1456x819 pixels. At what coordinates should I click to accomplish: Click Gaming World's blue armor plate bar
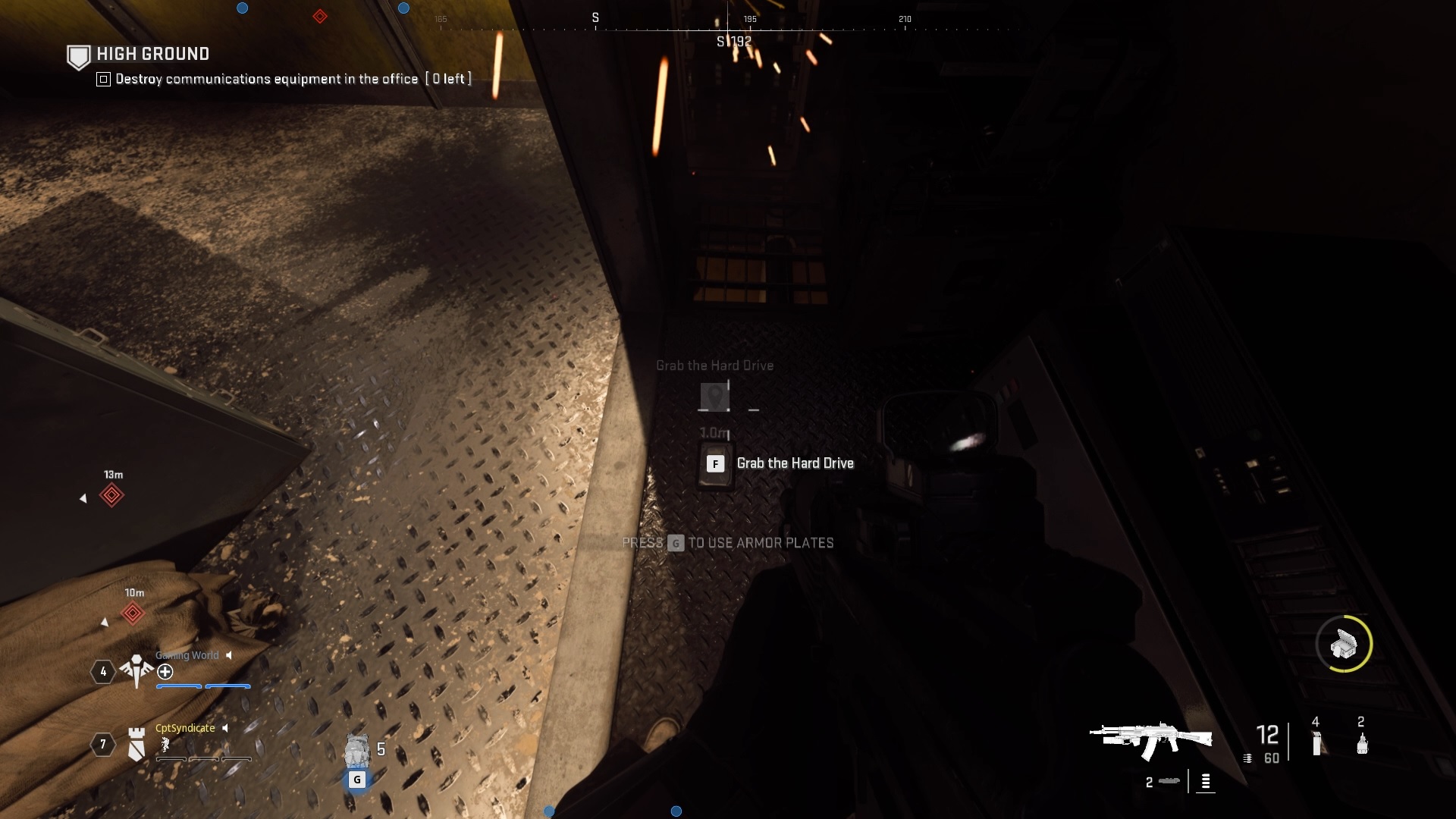203,686
